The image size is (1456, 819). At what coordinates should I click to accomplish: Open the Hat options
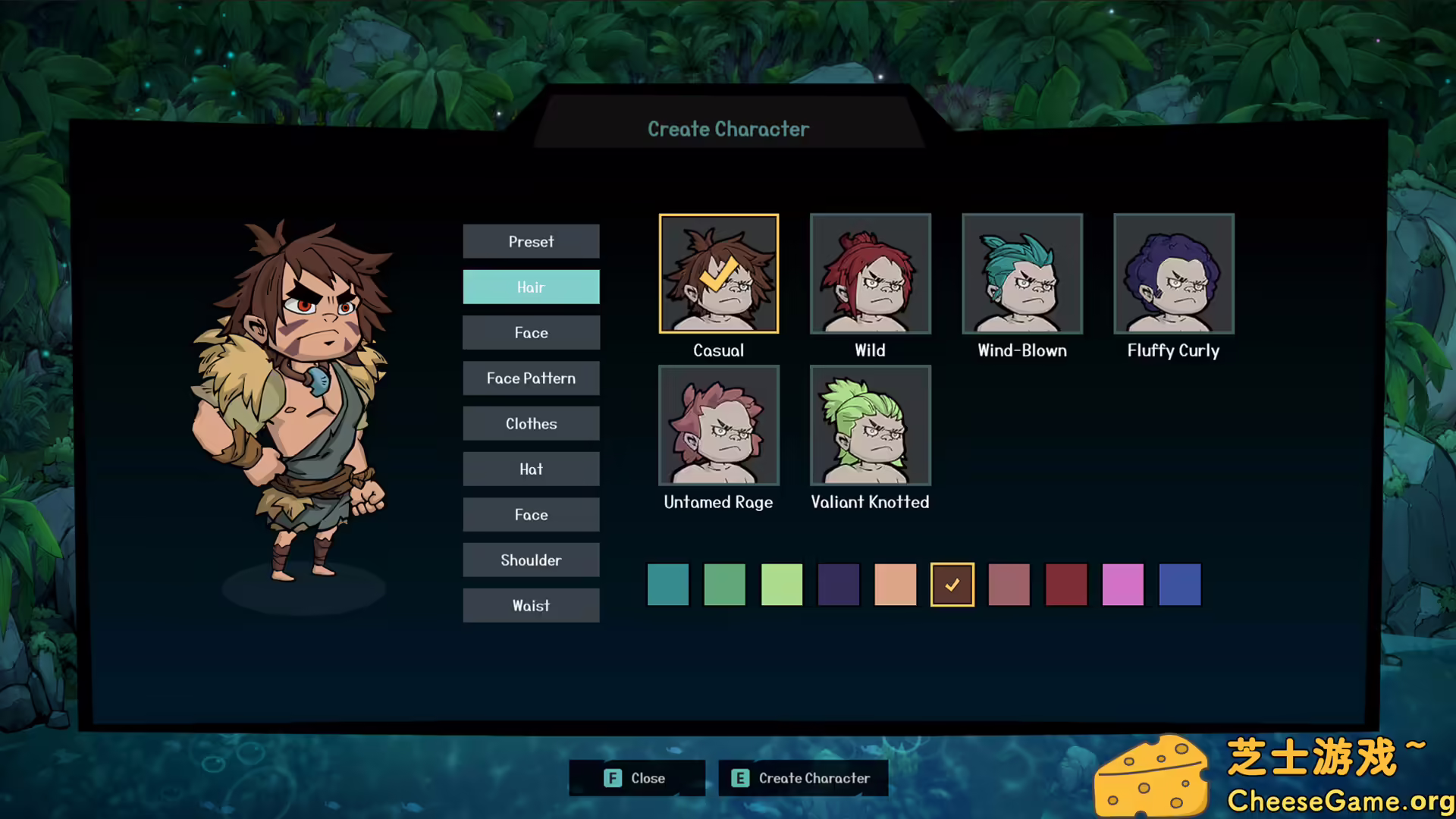[531, 469]
